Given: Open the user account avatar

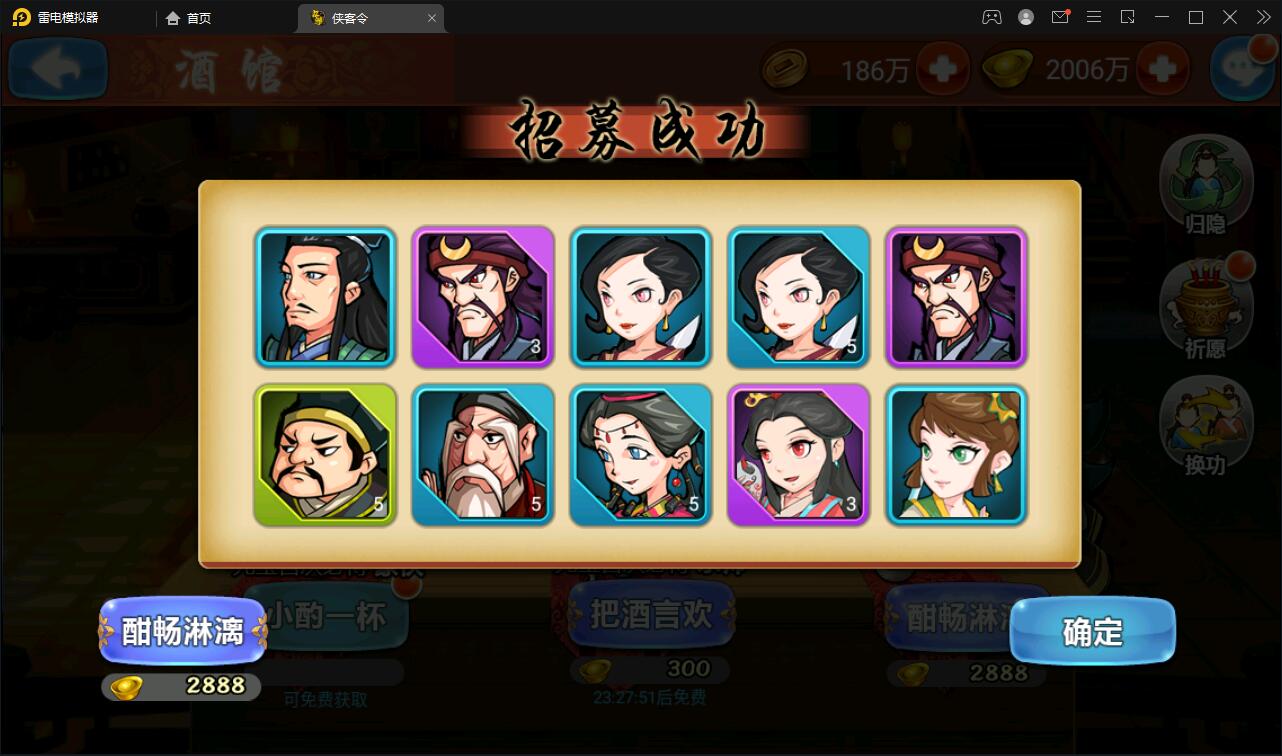Looking at the screenshot, I should [1026, 17].
